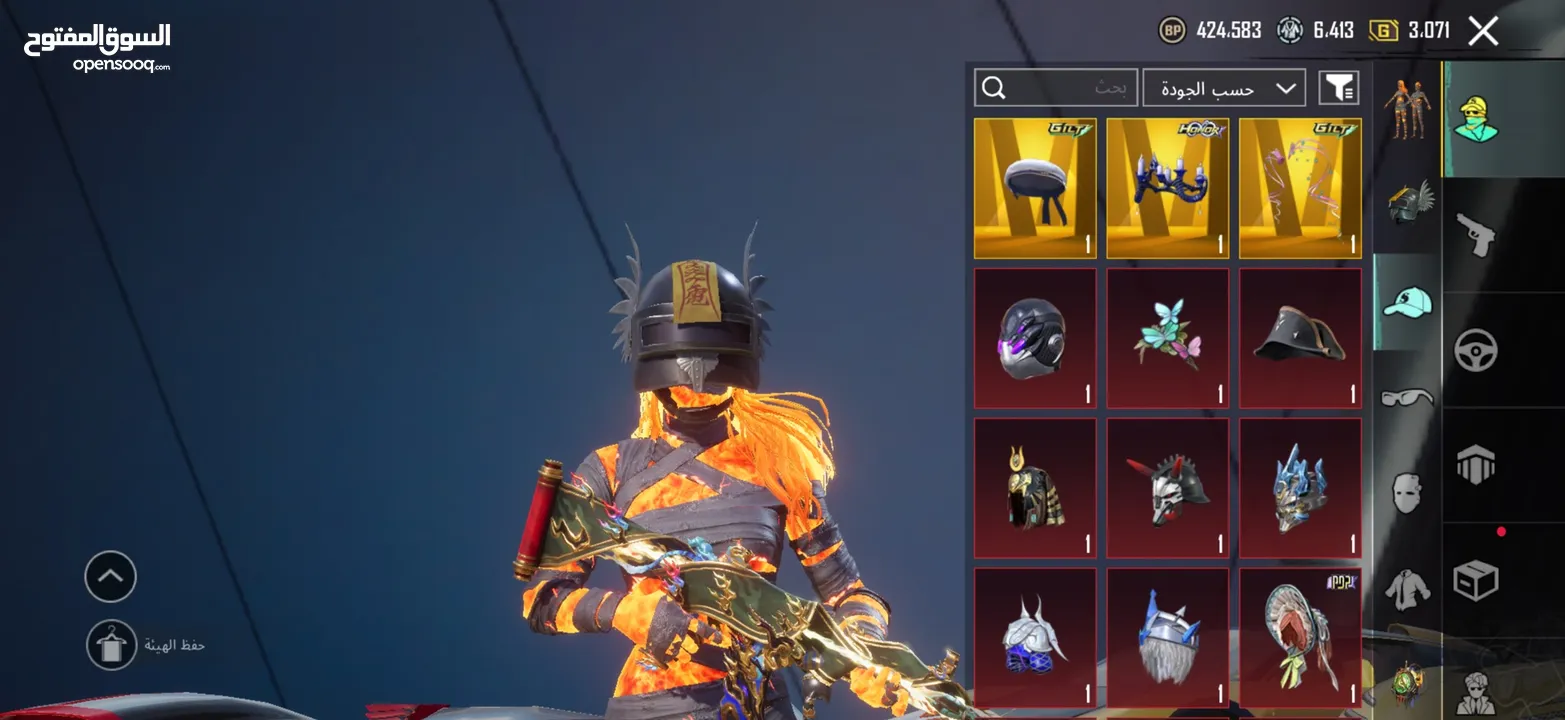This screenshot has width=1565, height=720.
Task: Open the weapon skins pistol category
Action: coord(1475,235)
